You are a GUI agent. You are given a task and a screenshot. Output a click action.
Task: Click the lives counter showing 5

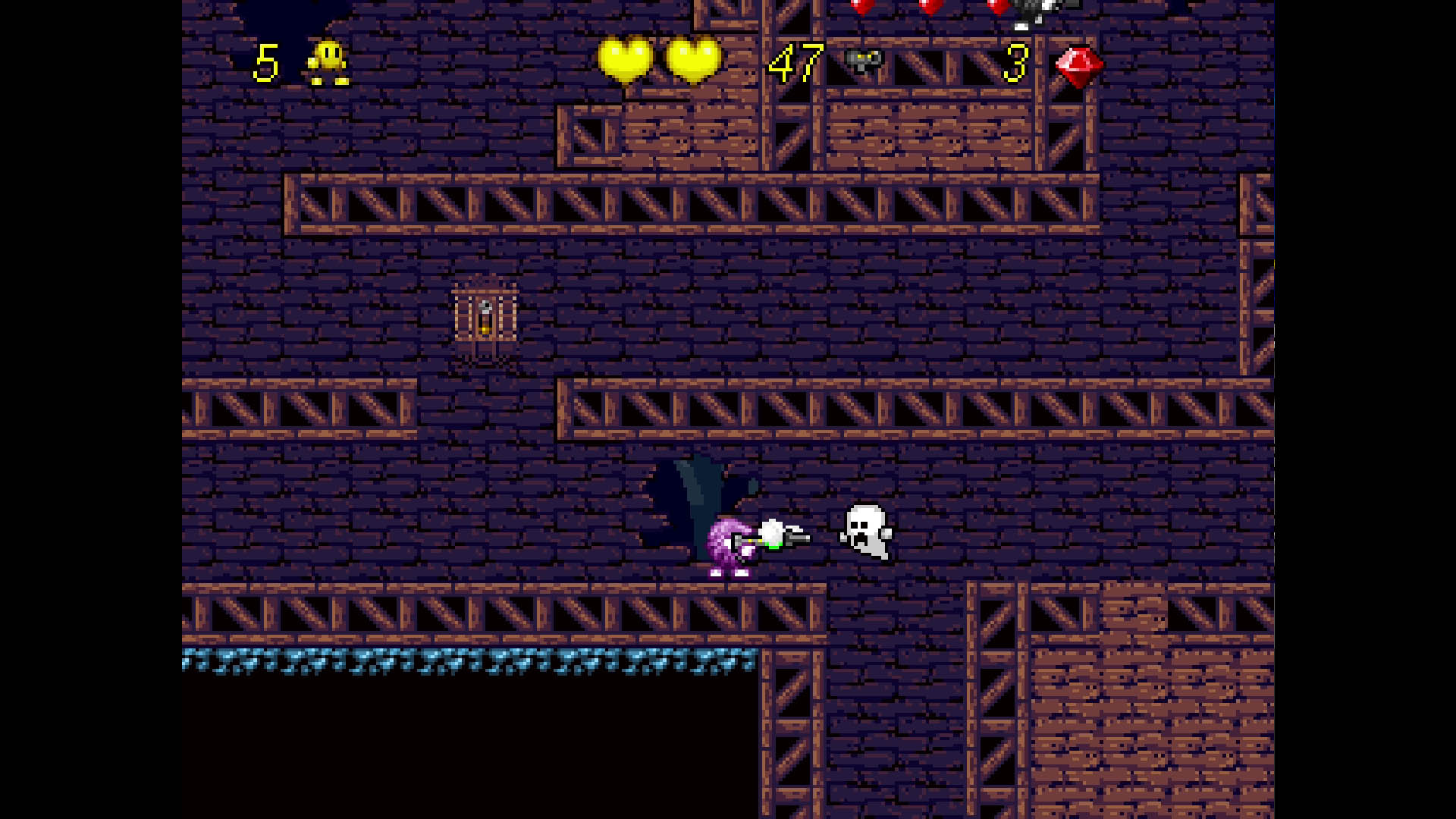click(x=267, y=63)
